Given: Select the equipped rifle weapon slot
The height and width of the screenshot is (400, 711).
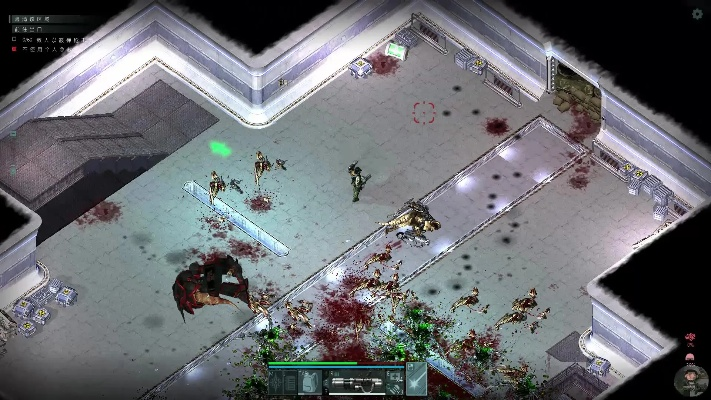Looking at the screenshot, I should pos(355,383).
